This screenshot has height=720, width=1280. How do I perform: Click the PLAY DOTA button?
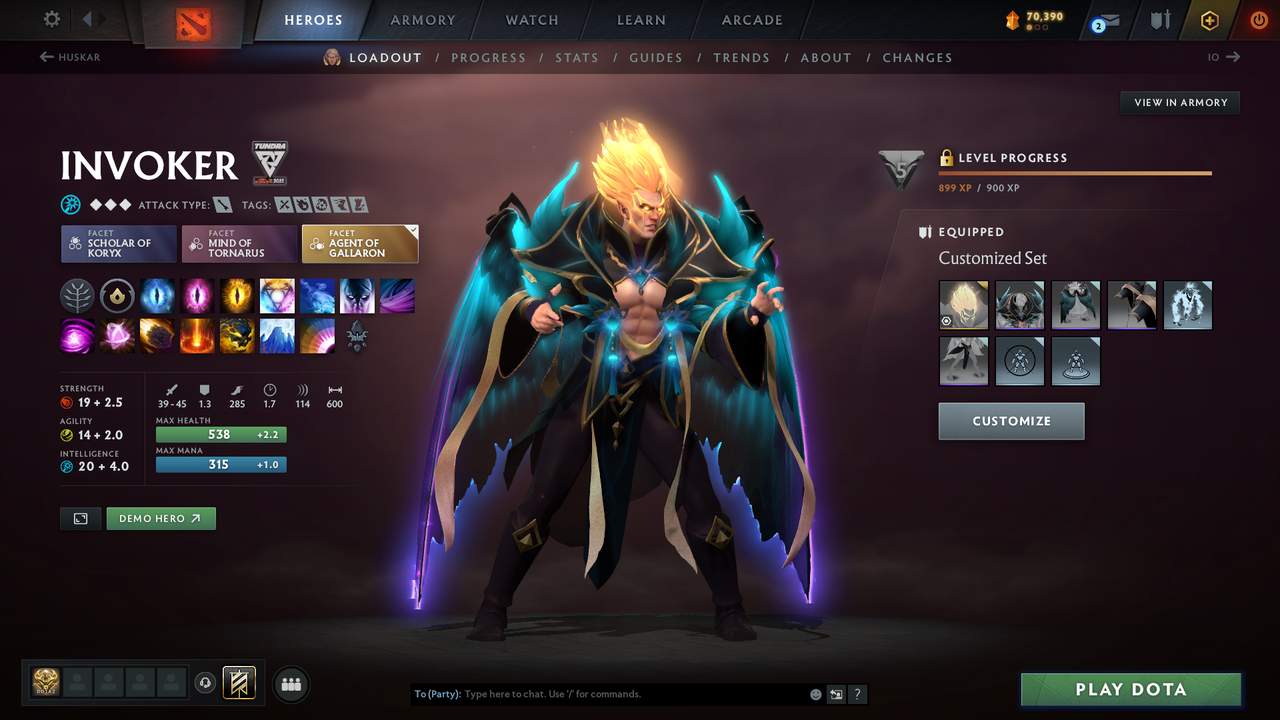[x=1130, y=689]
